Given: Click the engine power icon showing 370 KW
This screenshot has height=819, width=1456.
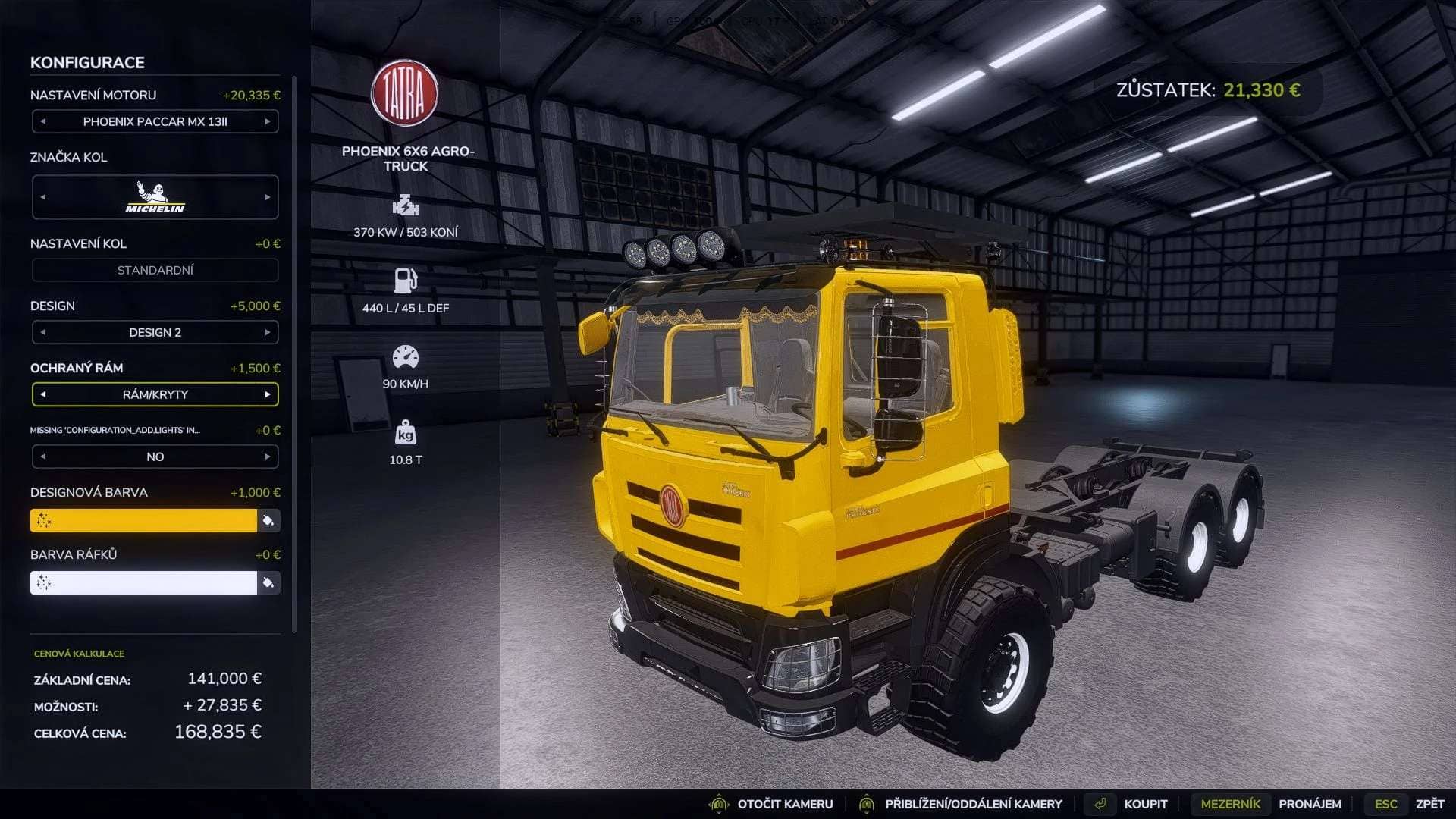Looking at the screenshot, I should [407, 206].
